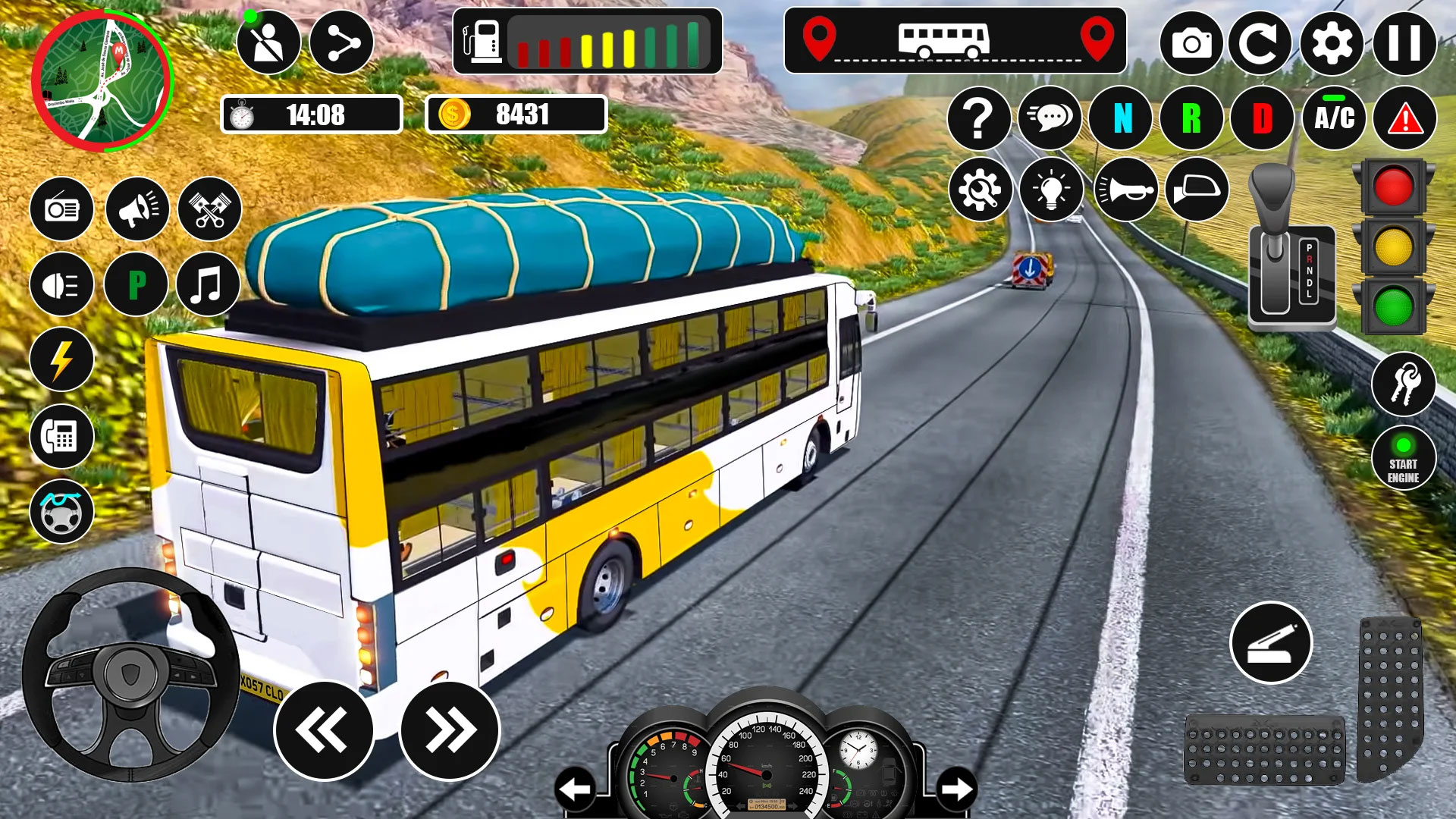
Task: Honk the bus horn
Action: click(x=1127, y=190)
